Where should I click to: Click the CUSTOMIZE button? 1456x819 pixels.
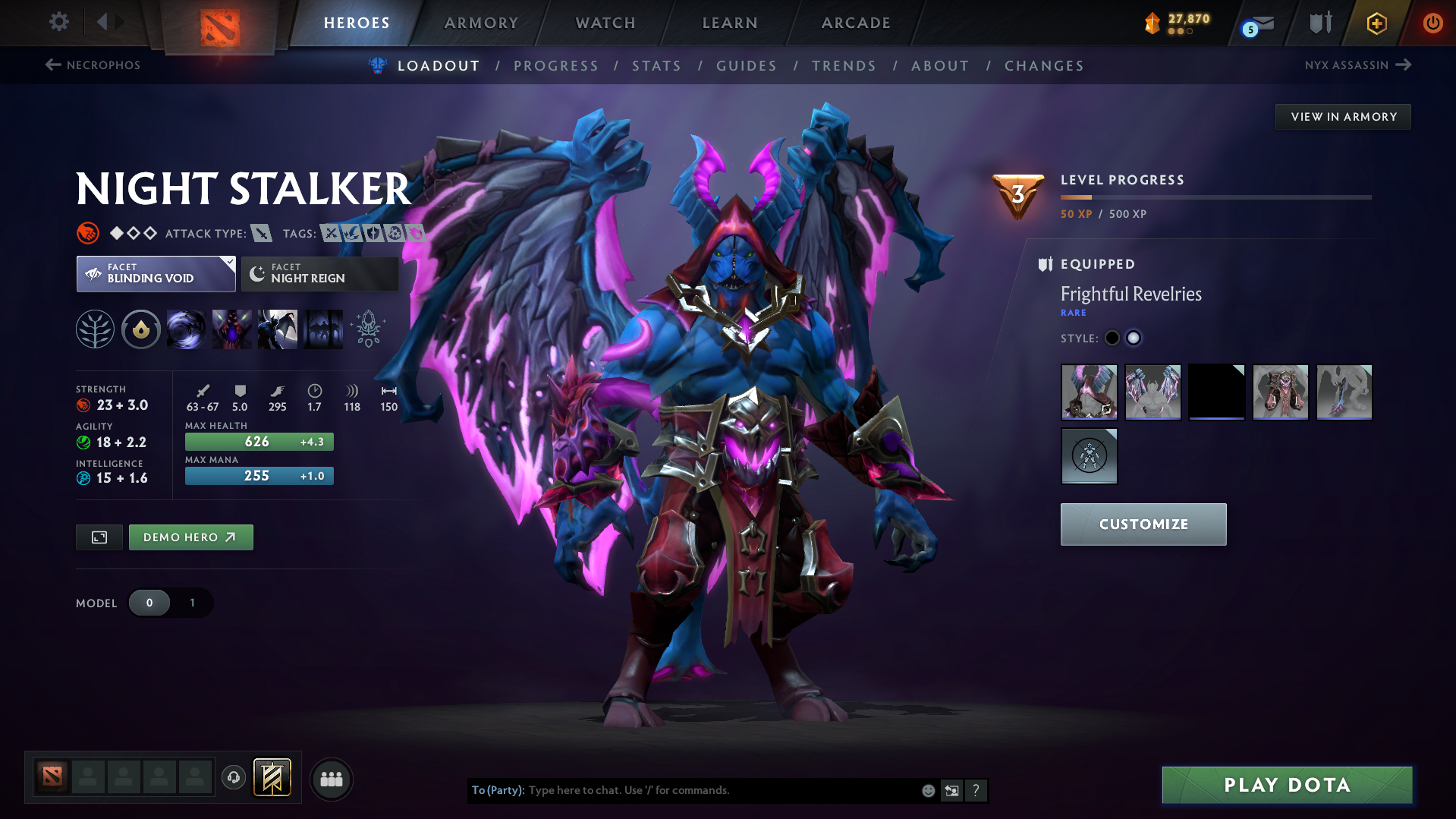tap(1143, 524)
